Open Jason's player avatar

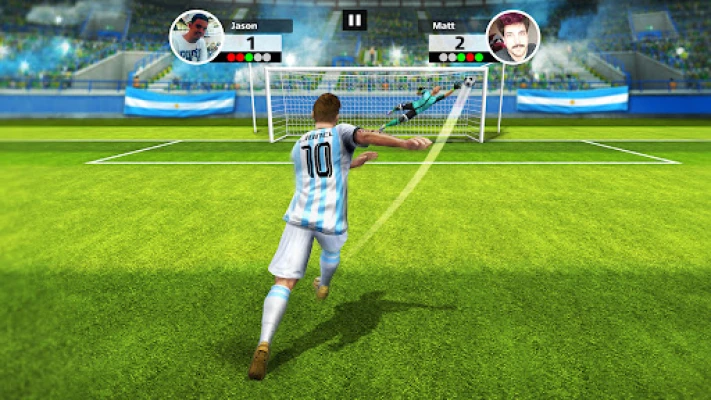pyautogui.click(x=196, y=37)
